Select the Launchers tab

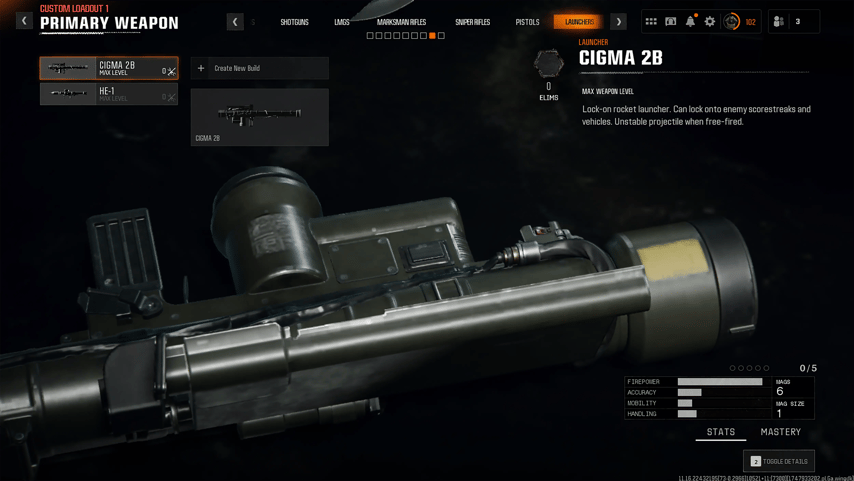tap(579, 22)
